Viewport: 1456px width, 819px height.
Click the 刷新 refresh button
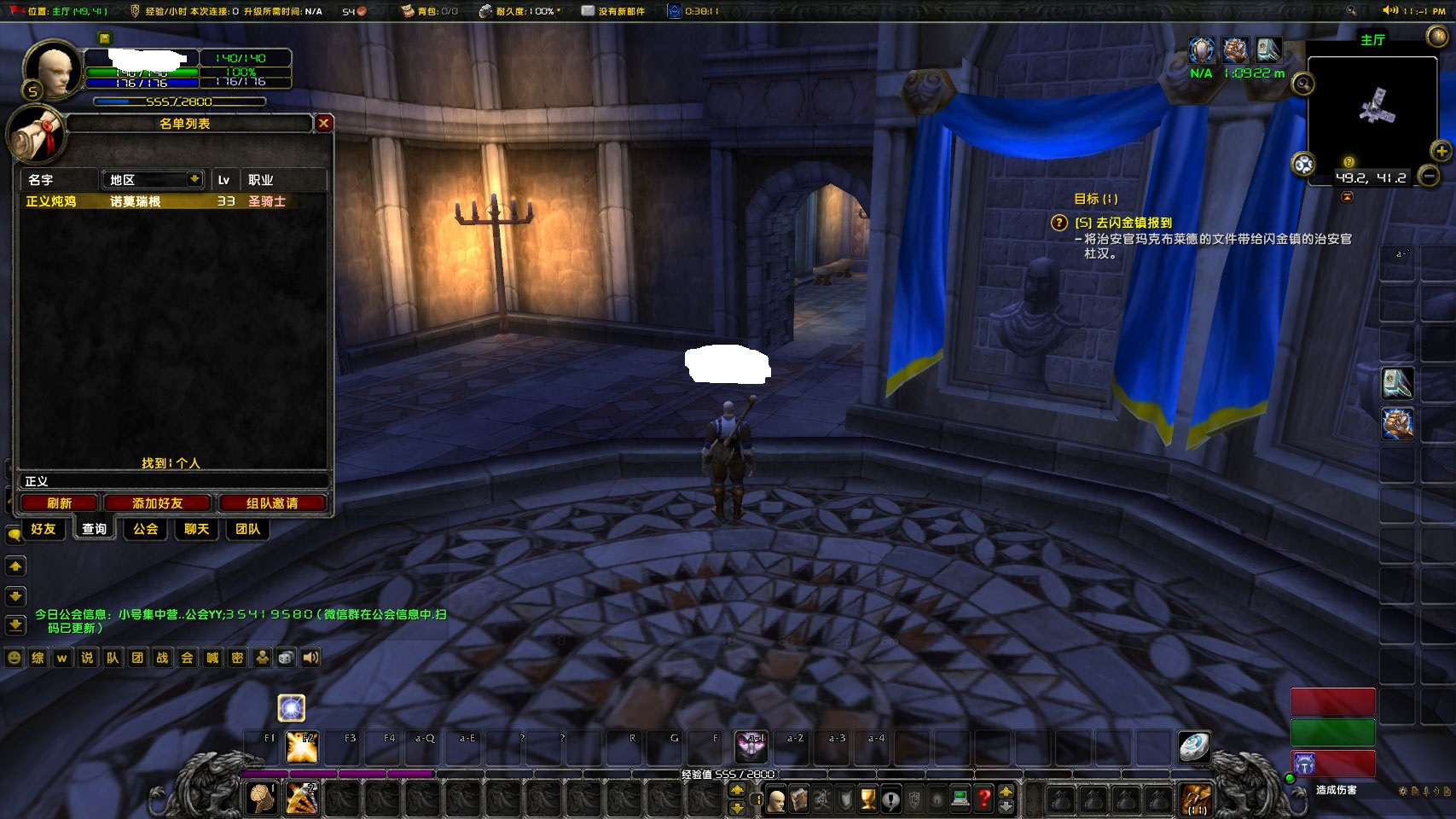pos(58,502)
